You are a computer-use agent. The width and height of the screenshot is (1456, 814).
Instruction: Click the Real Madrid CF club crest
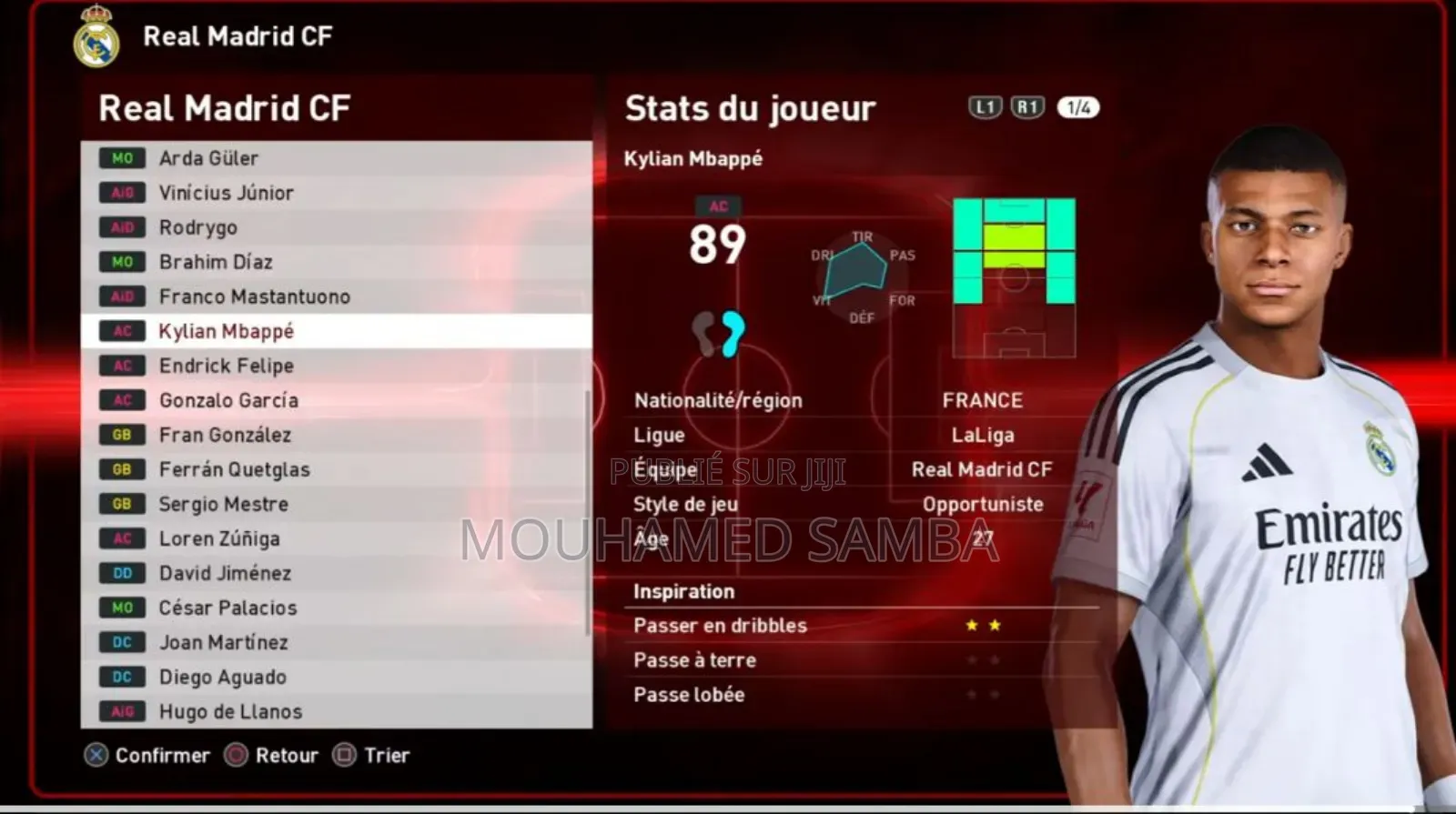(96, 38)
